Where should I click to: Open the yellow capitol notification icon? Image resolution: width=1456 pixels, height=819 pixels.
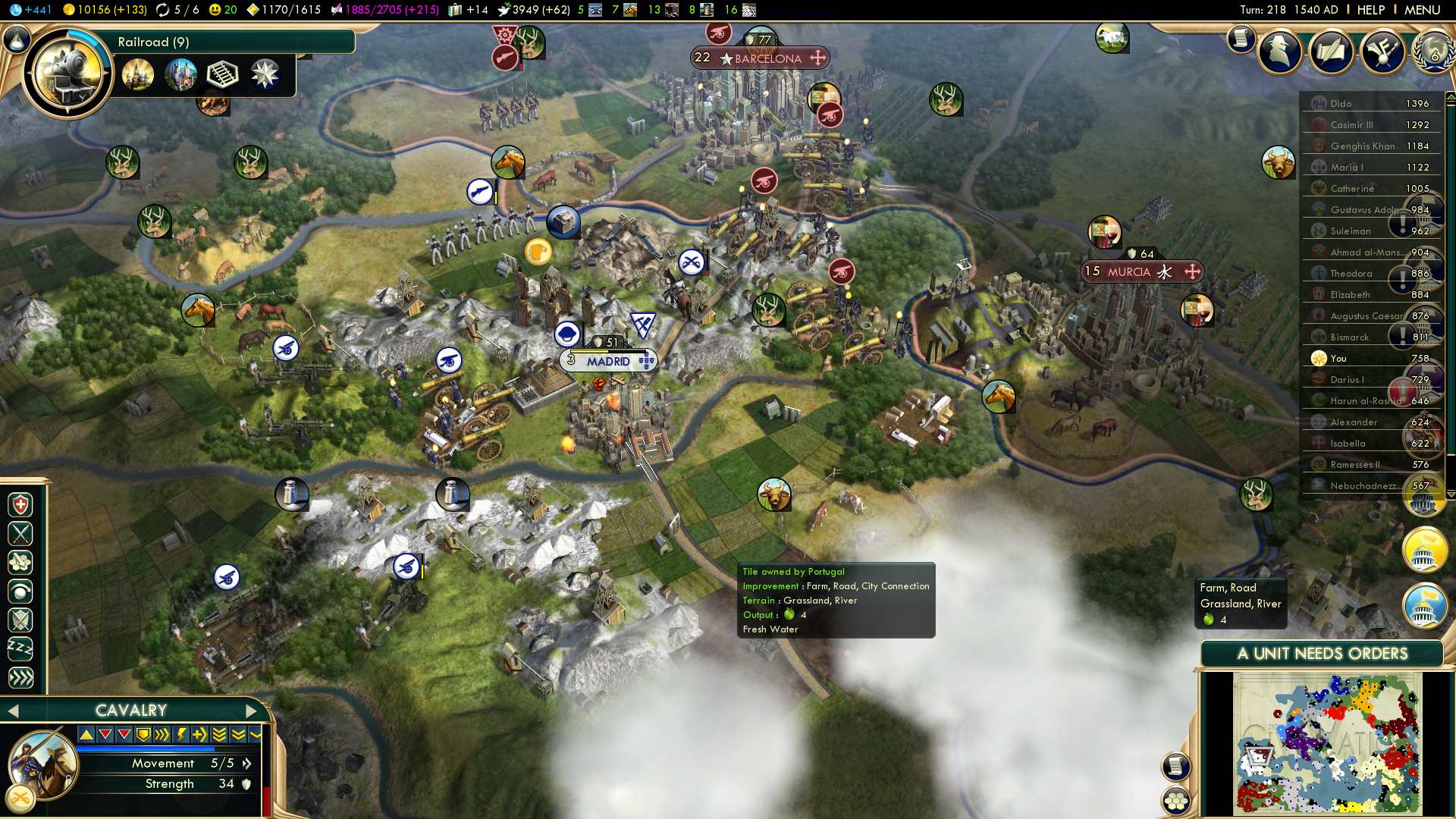click(1424, 550)
